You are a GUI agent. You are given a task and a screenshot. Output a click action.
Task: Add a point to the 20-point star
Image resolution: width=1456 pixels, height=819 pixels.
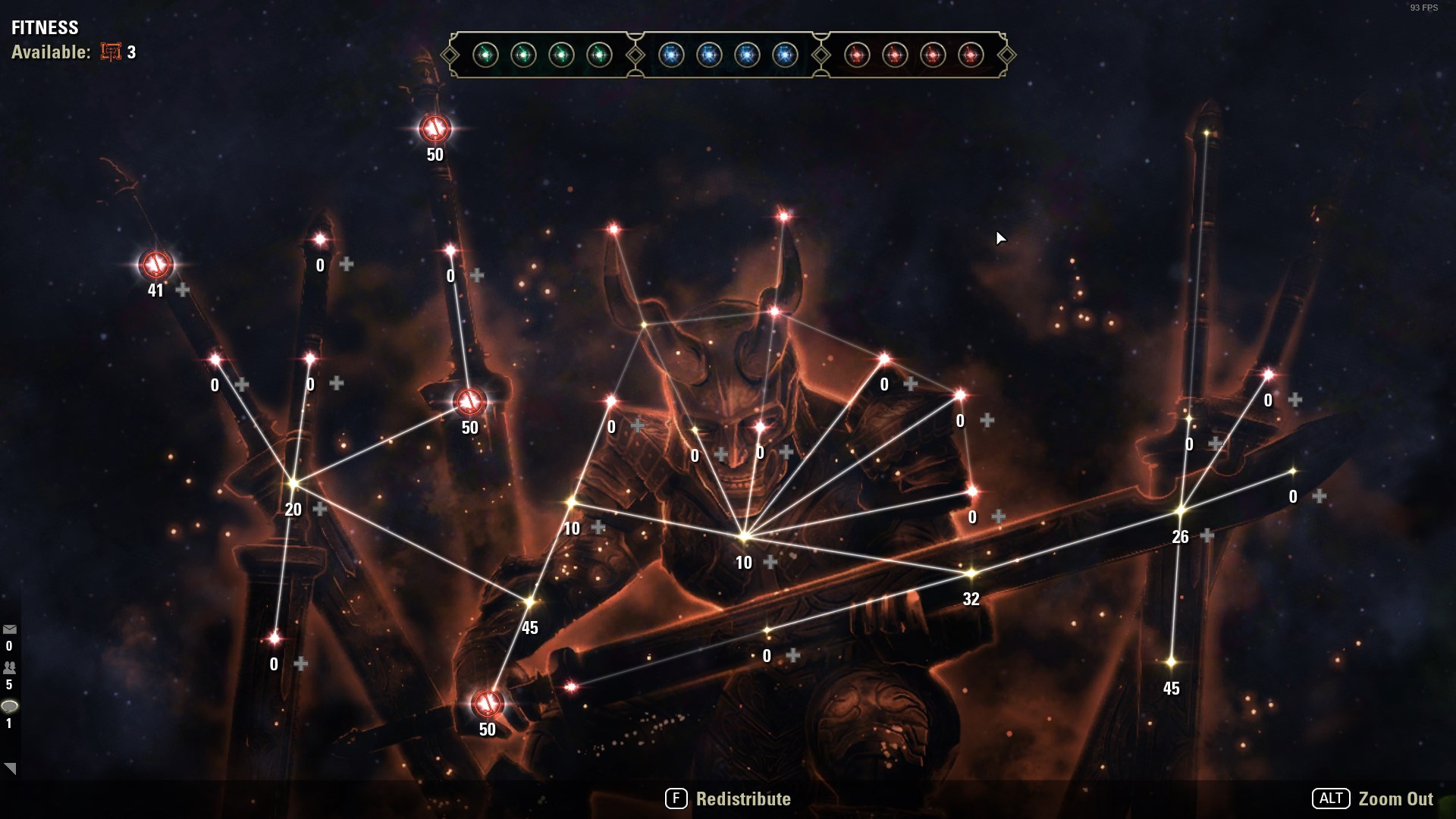[320, 509]
